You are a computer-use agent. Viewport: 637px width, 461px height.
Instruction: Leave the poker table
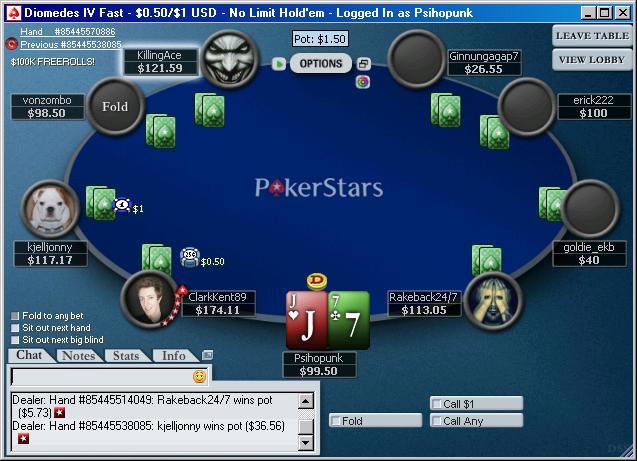pyautogui.click(x=592, y=35)
